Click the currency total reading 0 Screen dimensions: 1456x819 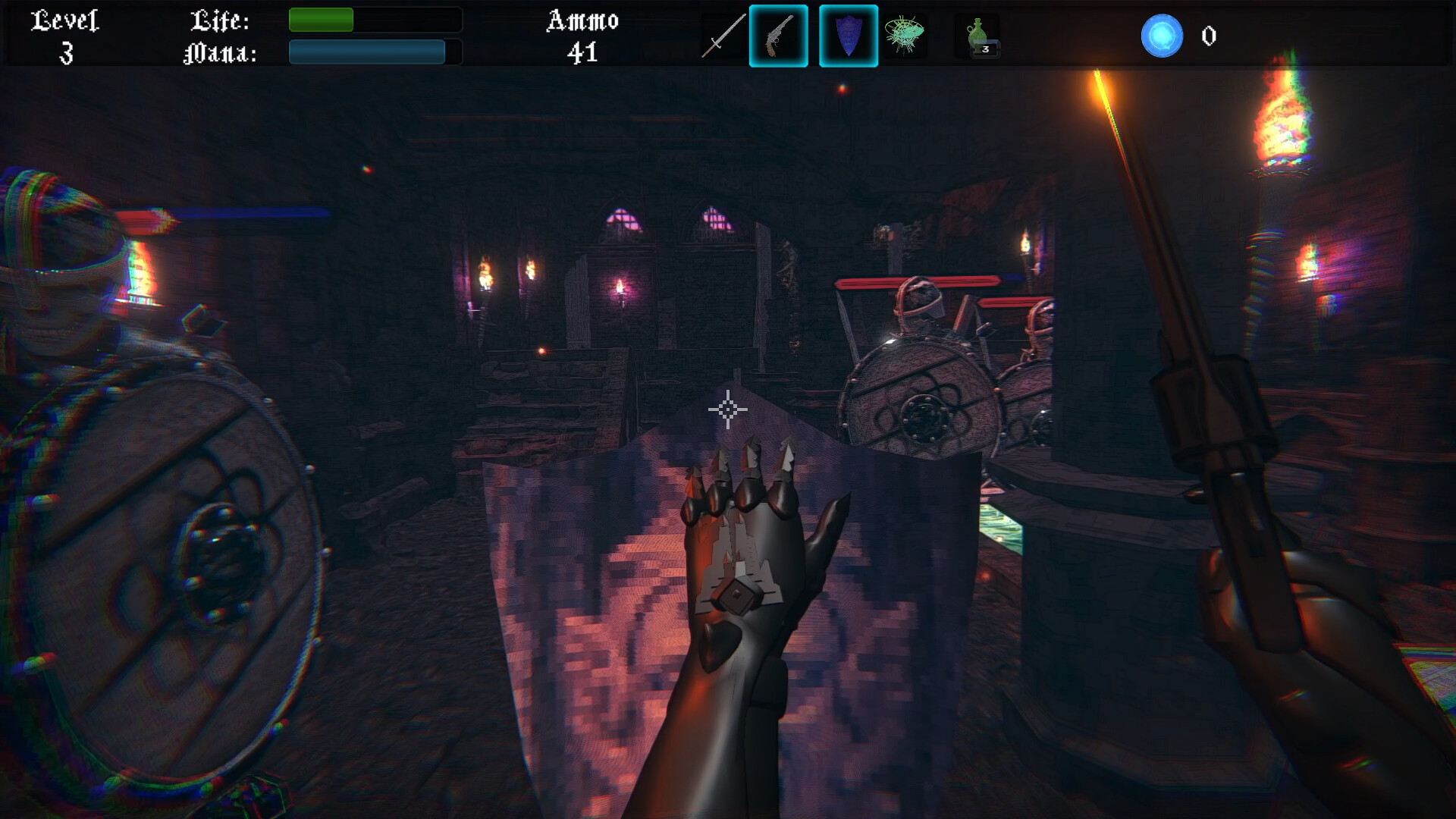click(x=1208, y=36)
